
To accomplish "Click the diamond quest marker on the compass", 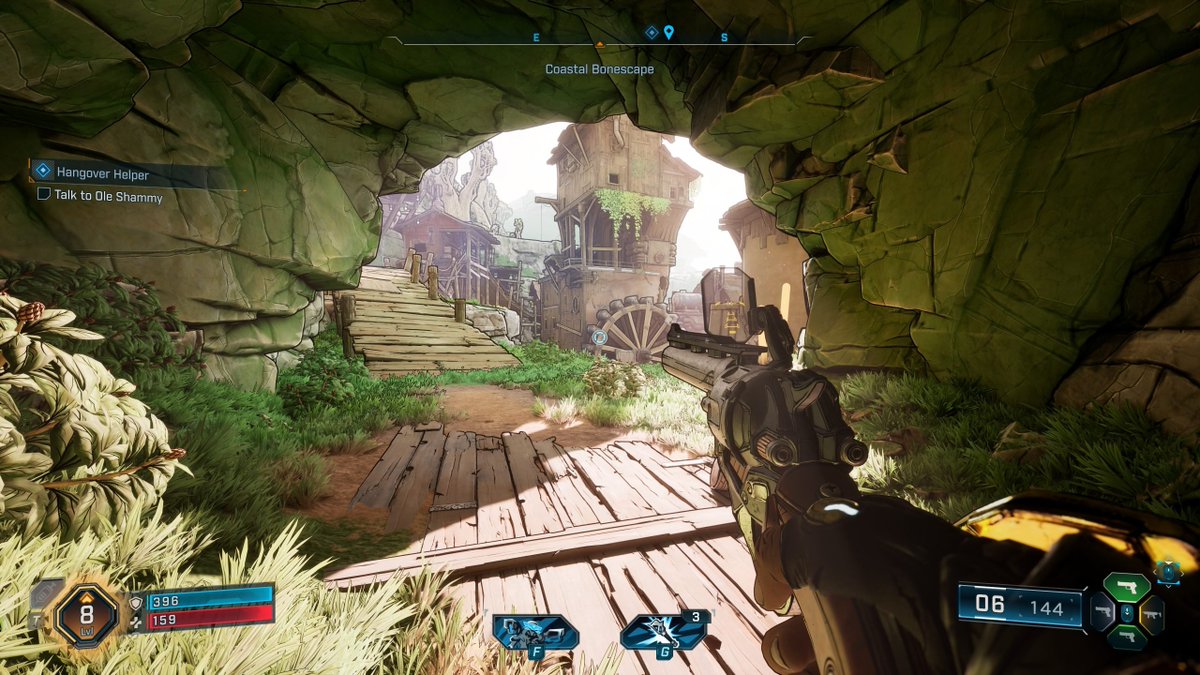I will click(x=651, y=33).
